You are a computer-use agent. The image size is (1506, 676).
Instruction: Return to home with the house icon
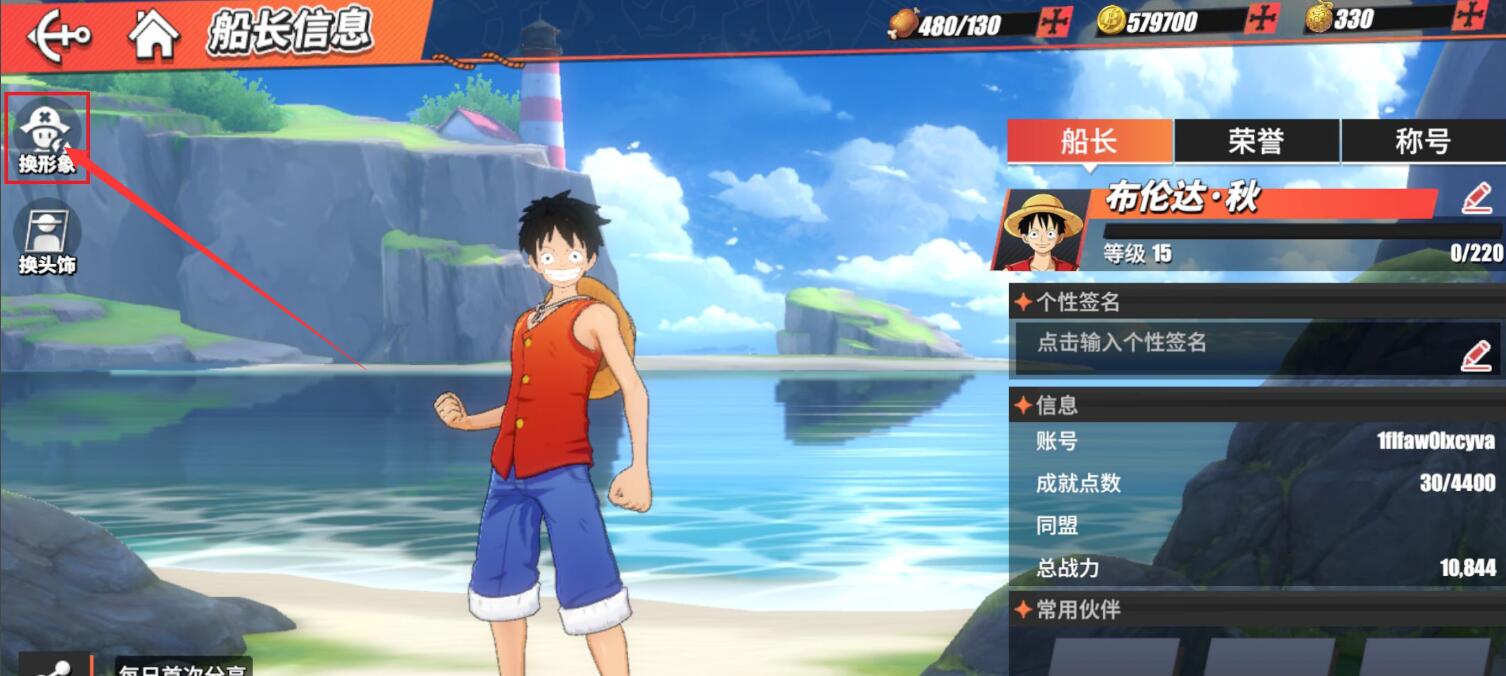tap(153, 35)
